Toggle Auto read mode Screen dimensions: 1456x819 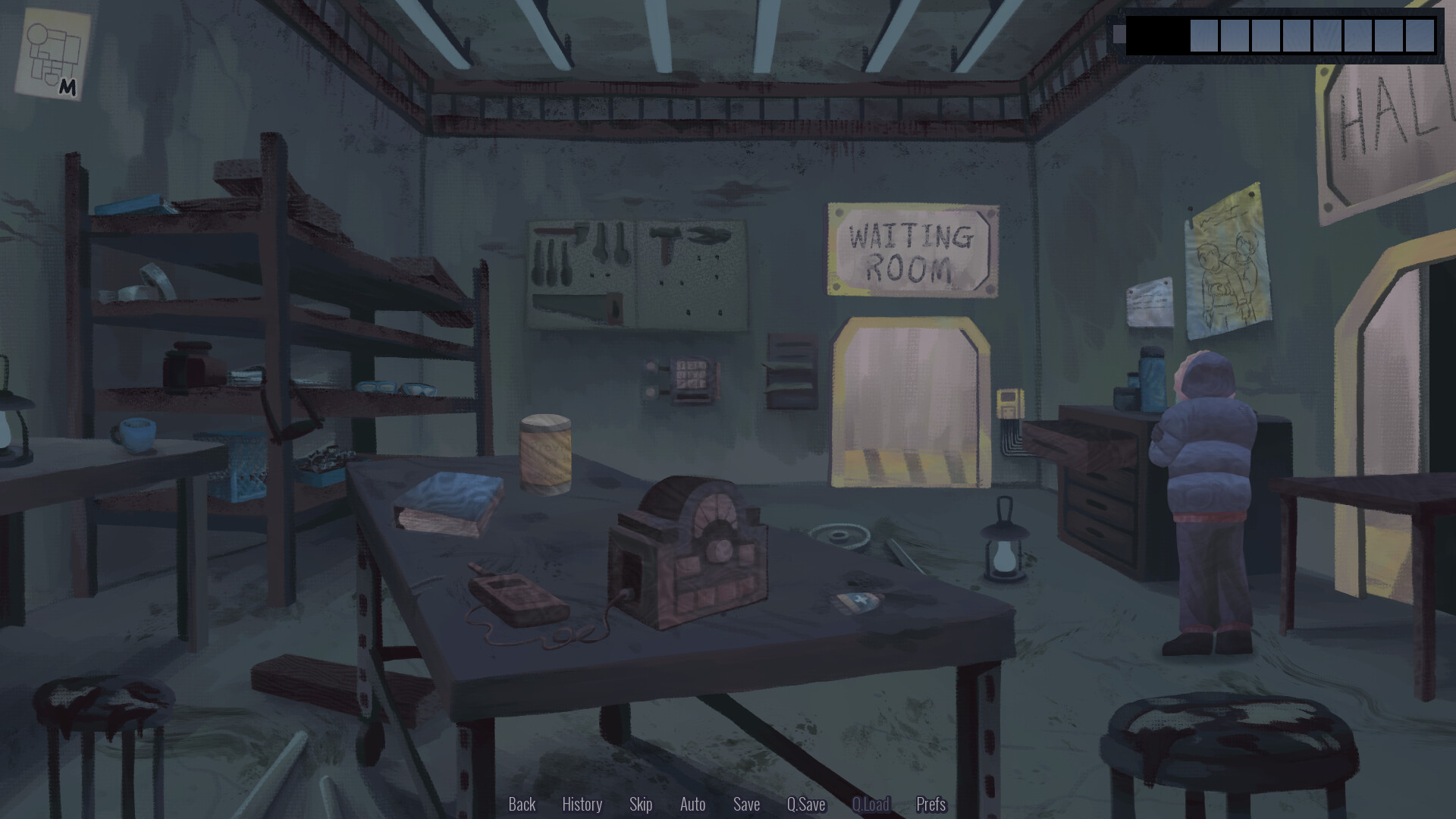[x=692, y=805]
